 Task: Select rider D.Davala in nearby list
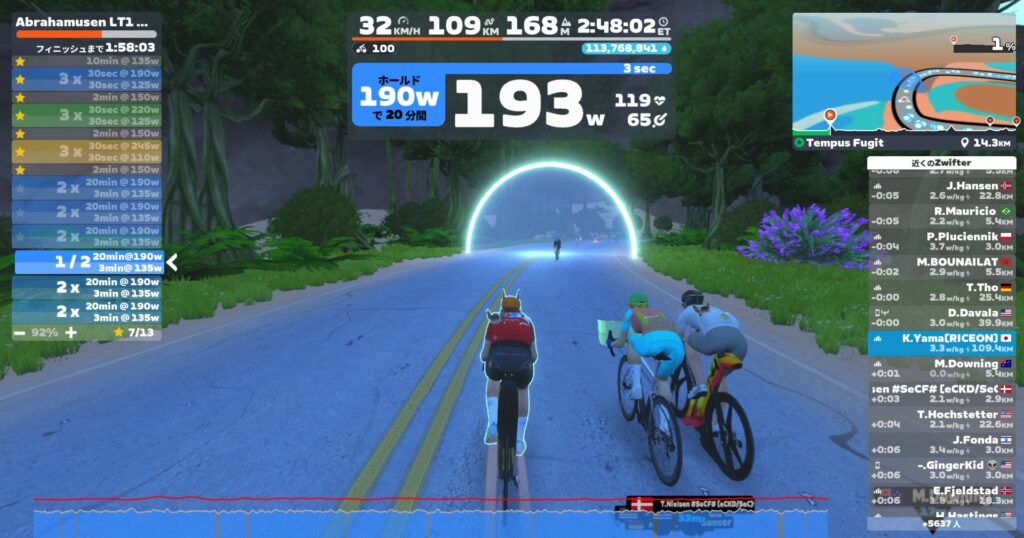pos(940,317)
